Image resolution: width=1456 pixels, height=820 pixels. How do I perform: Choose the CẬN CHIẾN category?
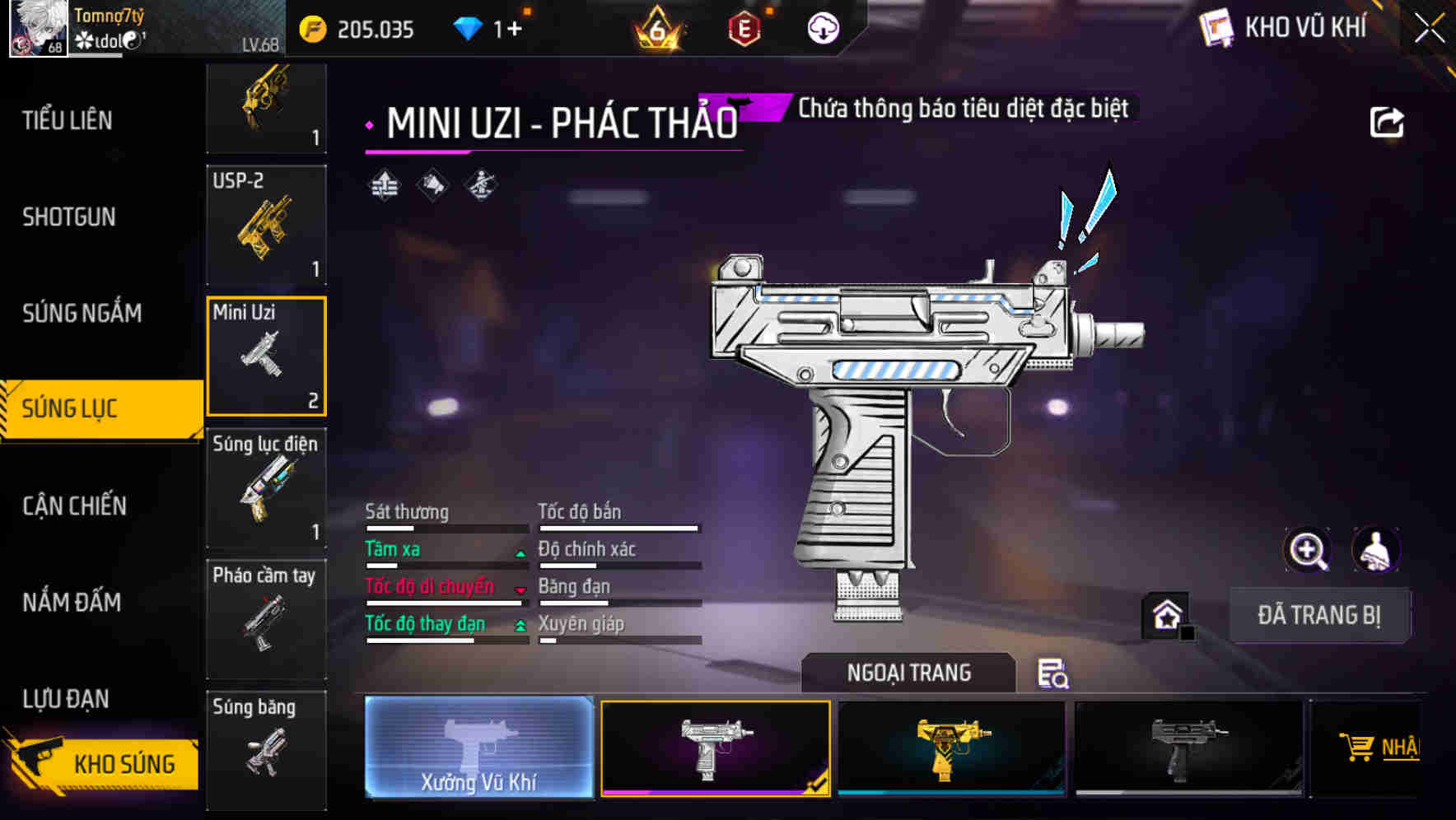(x=74, y=506)
